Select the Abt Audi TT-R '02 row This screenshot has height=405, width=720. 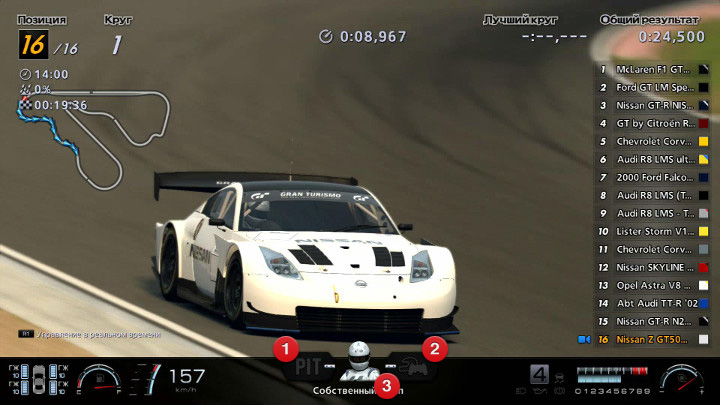coord(654,303)
